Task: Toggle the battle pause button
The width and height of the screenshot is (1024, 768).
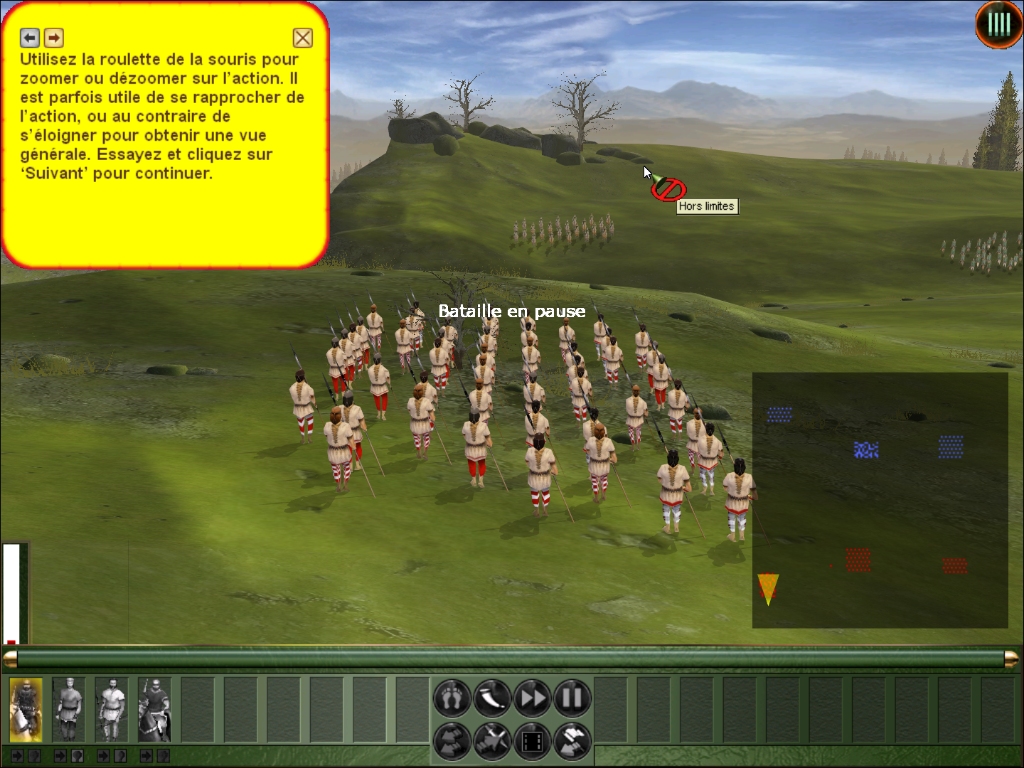Action: click(x=572, y=697)
